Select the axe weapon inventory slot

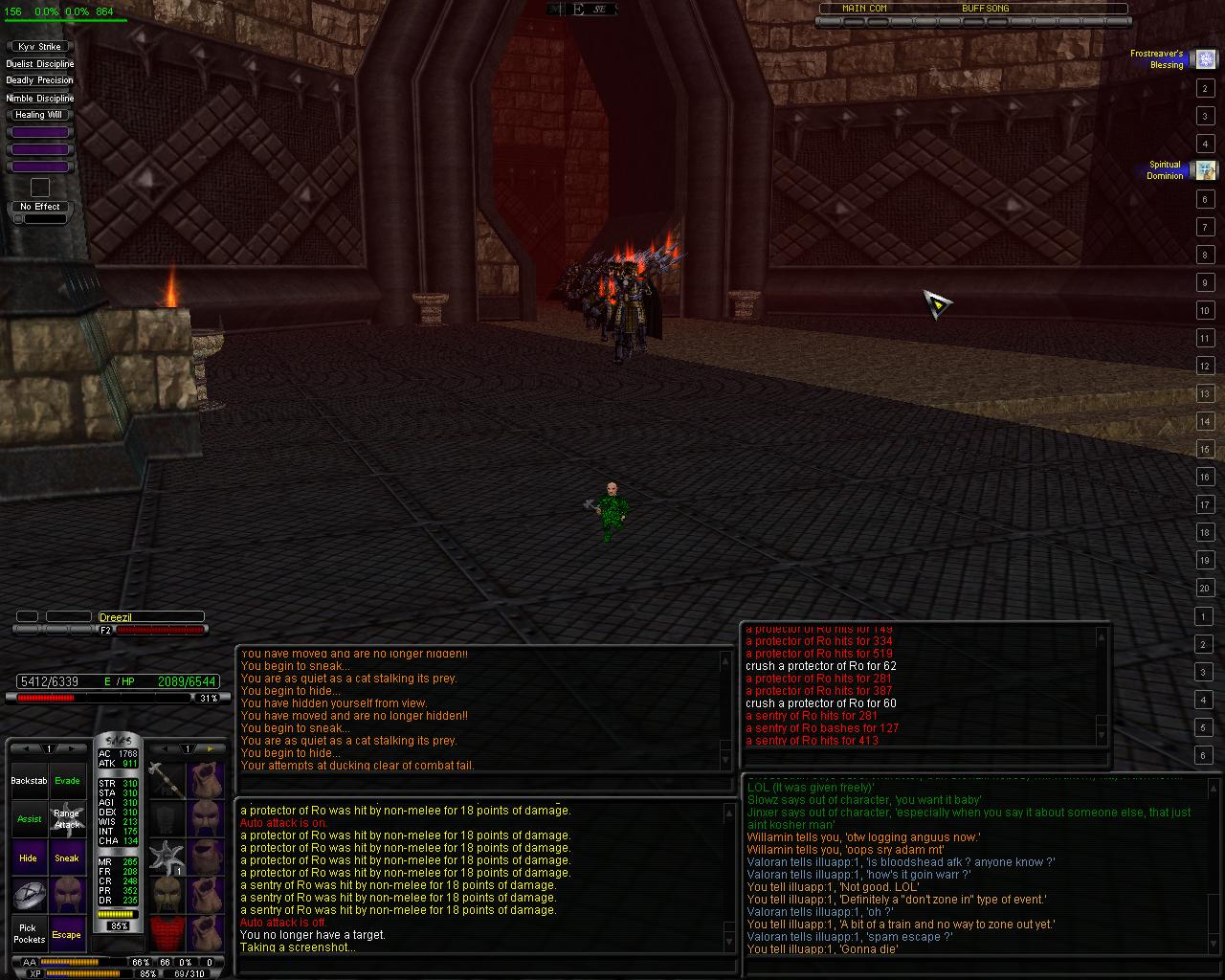(x=167, y=780)
